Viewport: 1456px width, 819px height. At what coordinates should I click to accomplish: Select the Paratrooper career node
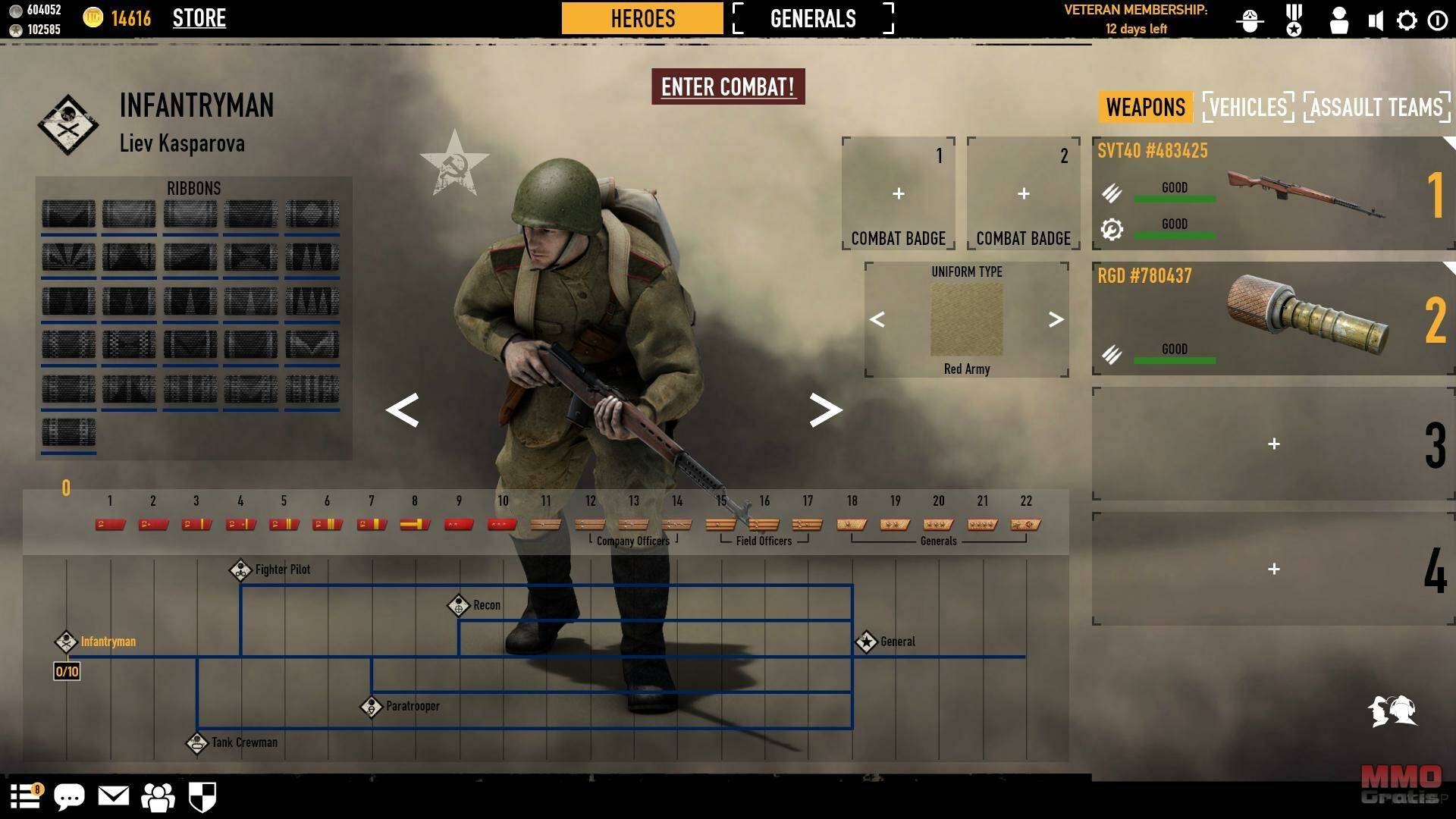point(371,706)
